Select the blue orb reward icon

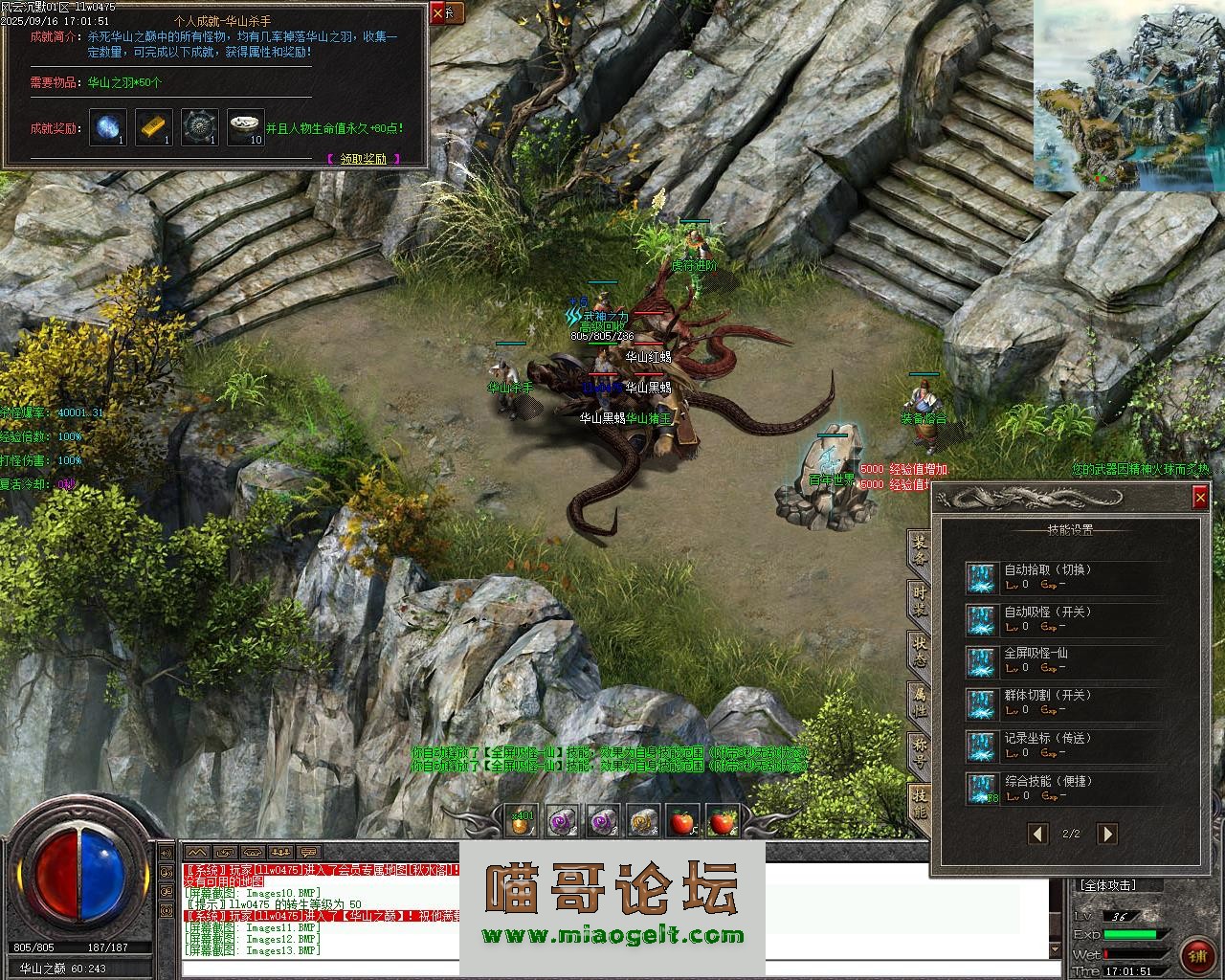[x=108, y=127]
